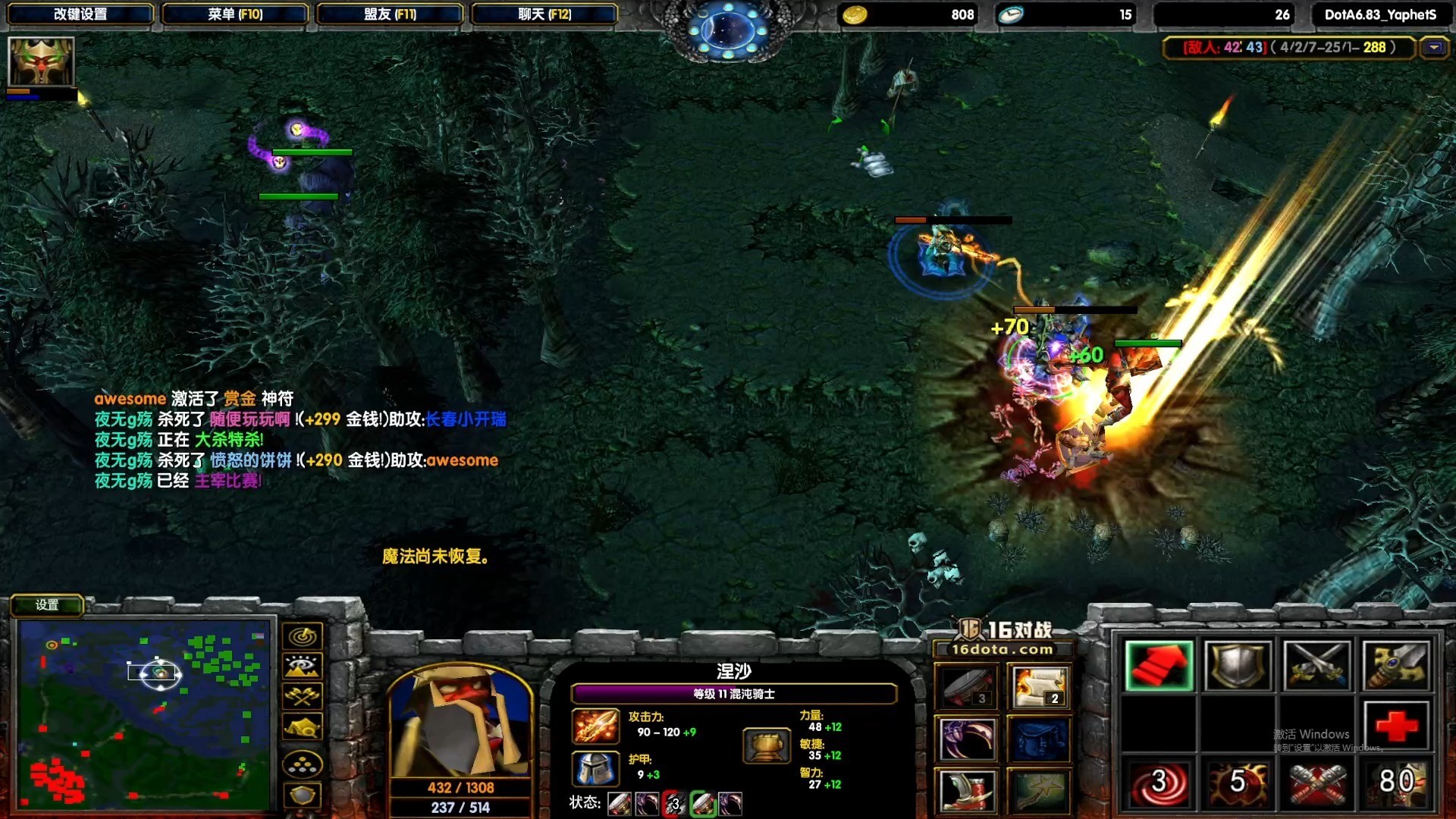1456x819 pixels.
Task: Cast the red swirl ability showing 3
Action: pos(1159,783)
